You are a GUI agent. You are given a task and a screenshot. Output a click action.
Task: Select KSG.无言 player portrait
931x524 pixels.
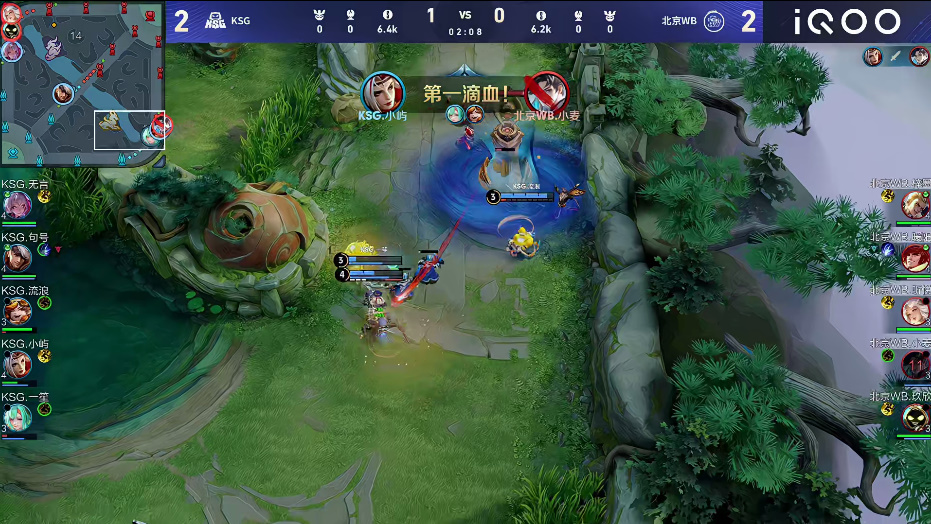pos(16,205)
